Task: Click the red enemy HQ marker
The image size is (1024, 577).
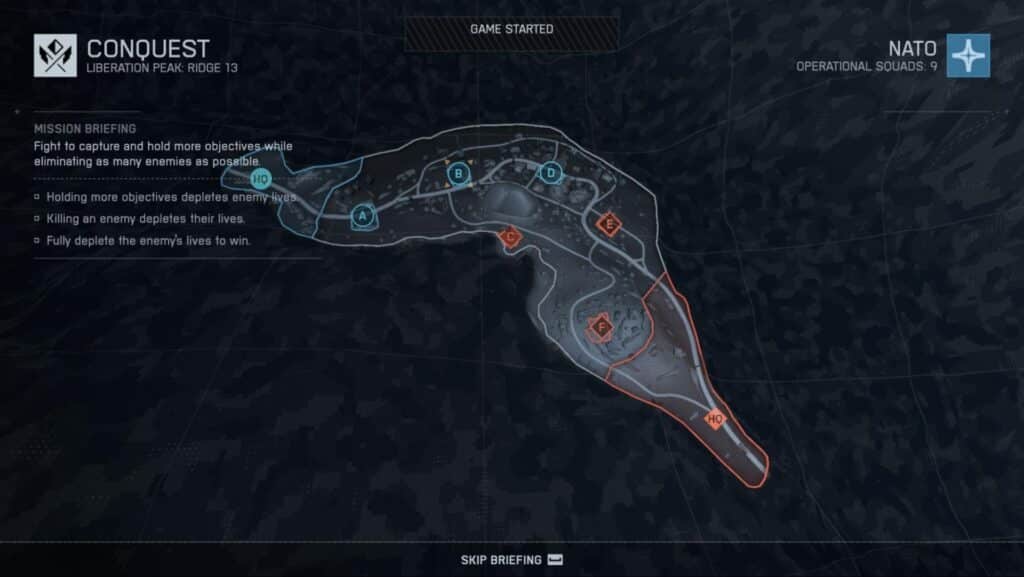Action: point(715,419)
